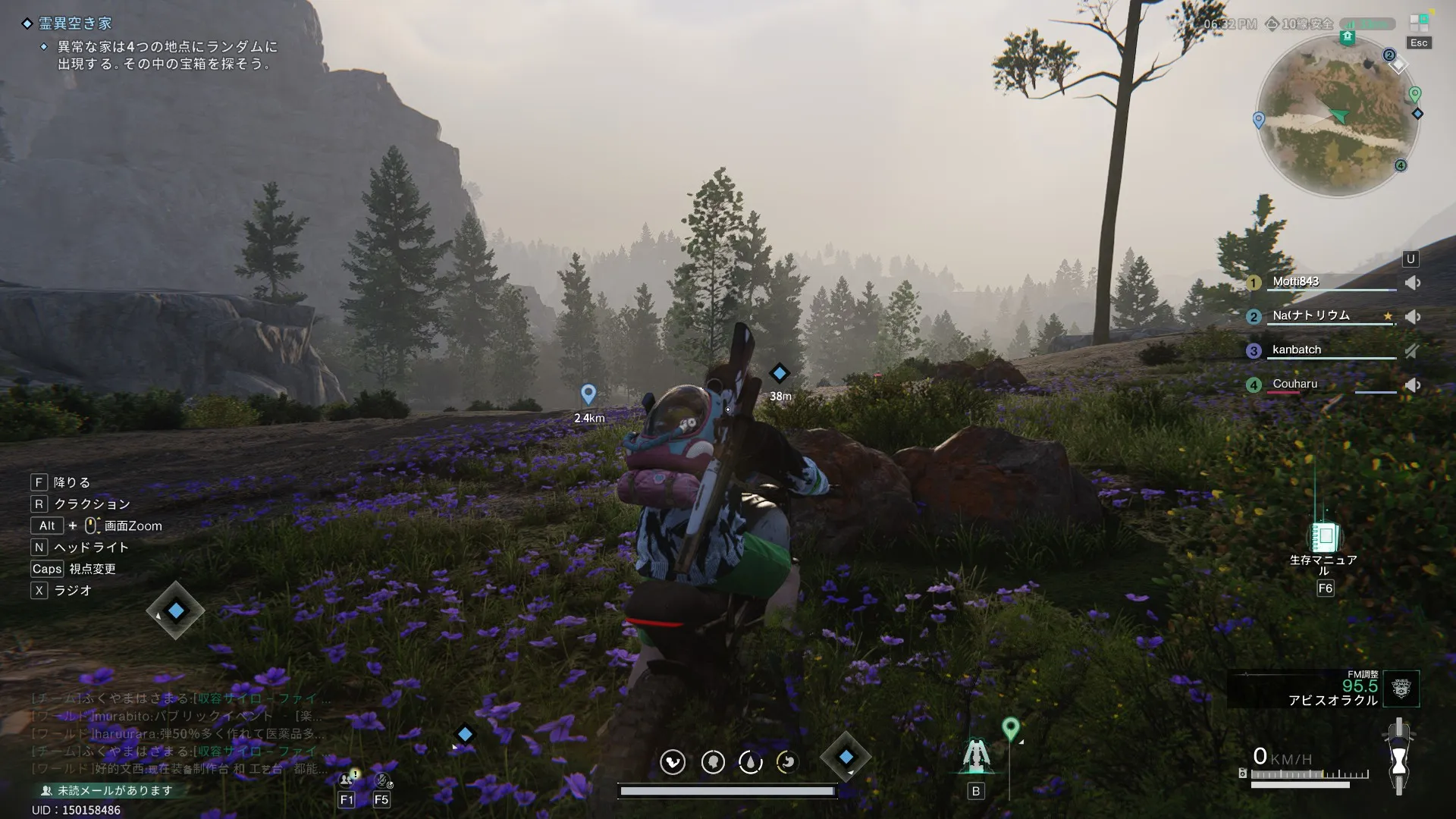Toggle voice speaker icon beside Motti843
The image size is (1456, 819).
coord(1412,283)
